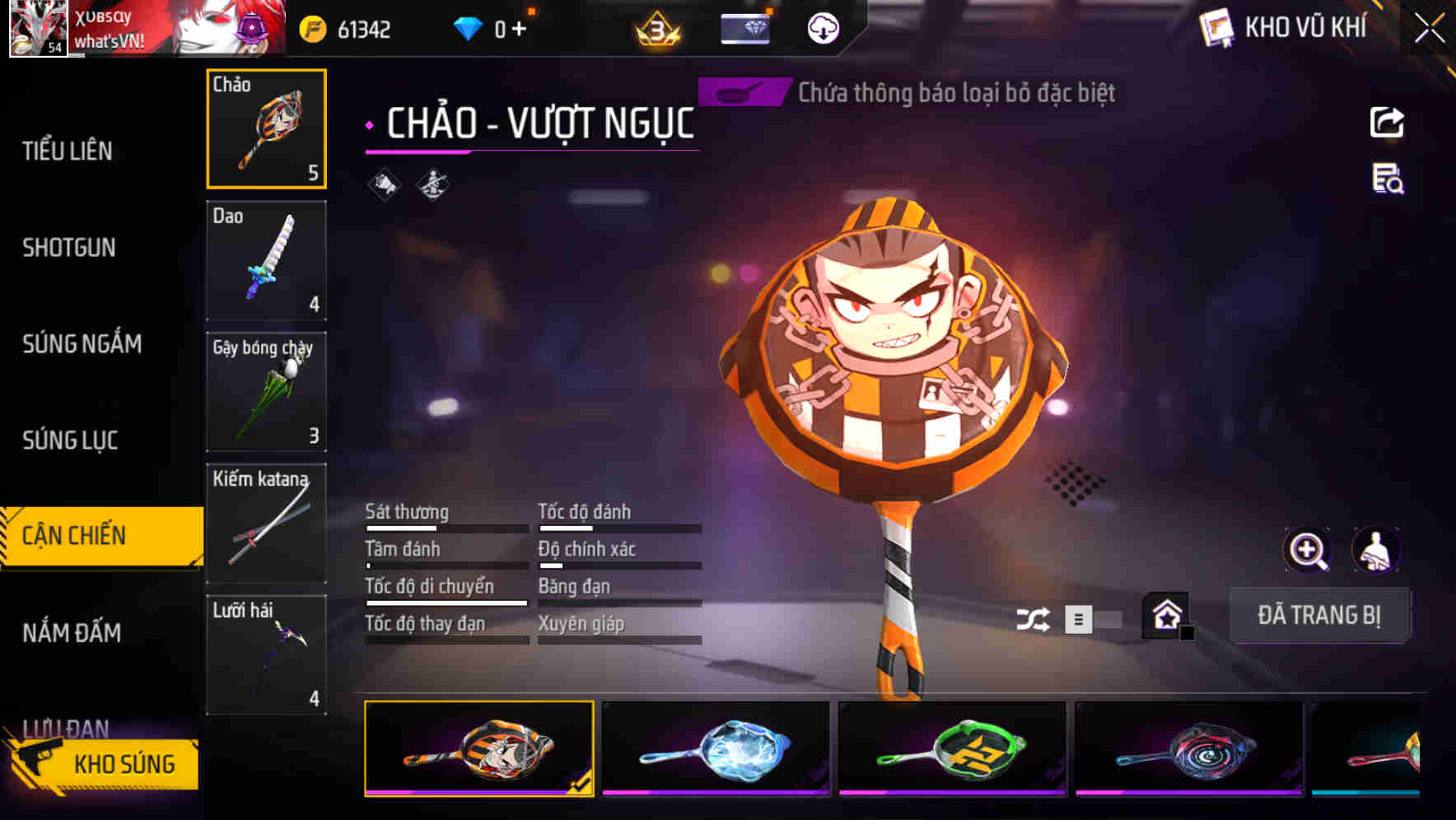Click the blue diamond currency icon
This screenshot has height=820, width=1456.
(x=467, y=26)
